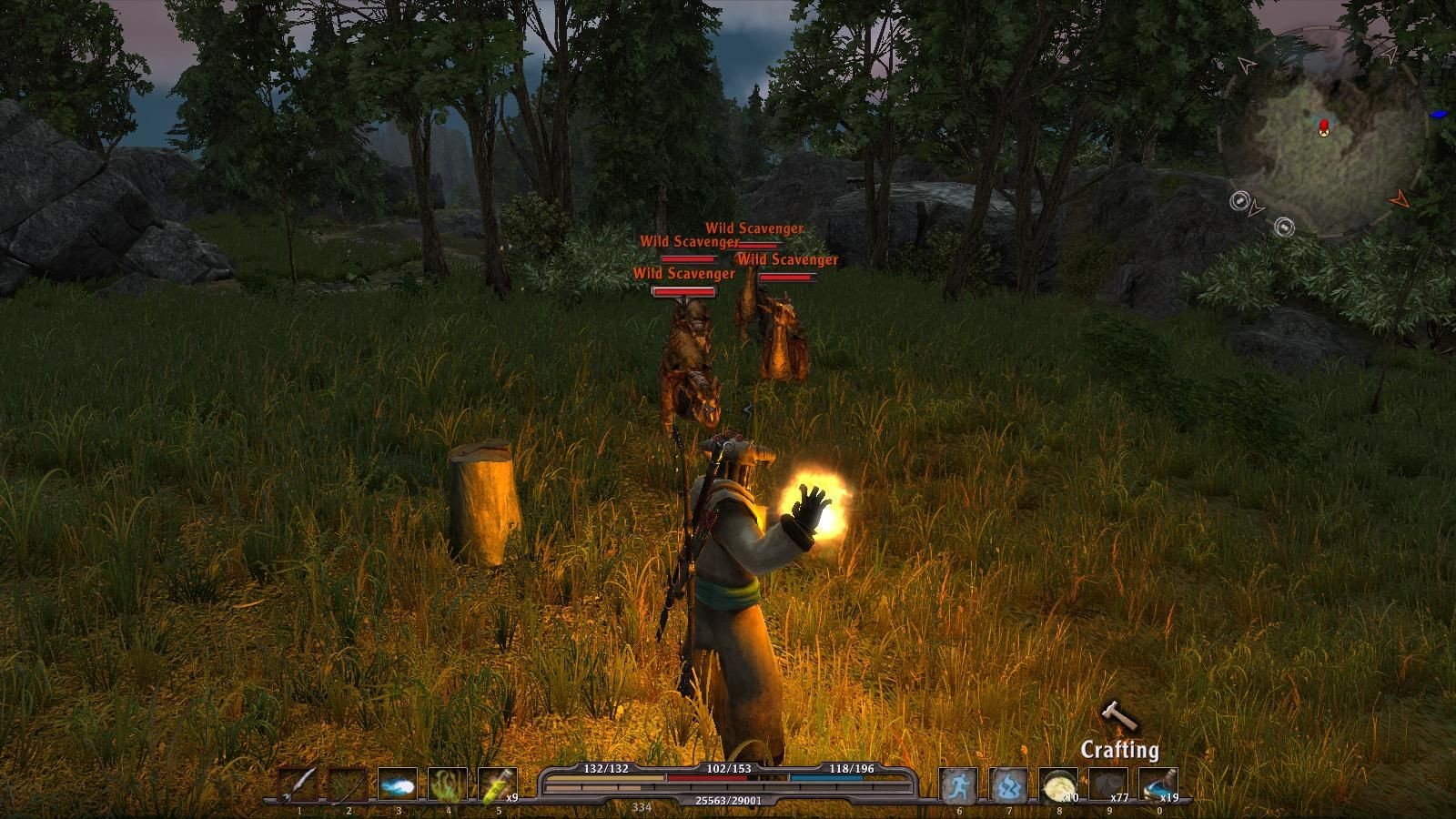The image size is (1456, 819).
Task: Select the orange arrow marker on minimap
Action: pos(1400,197)
